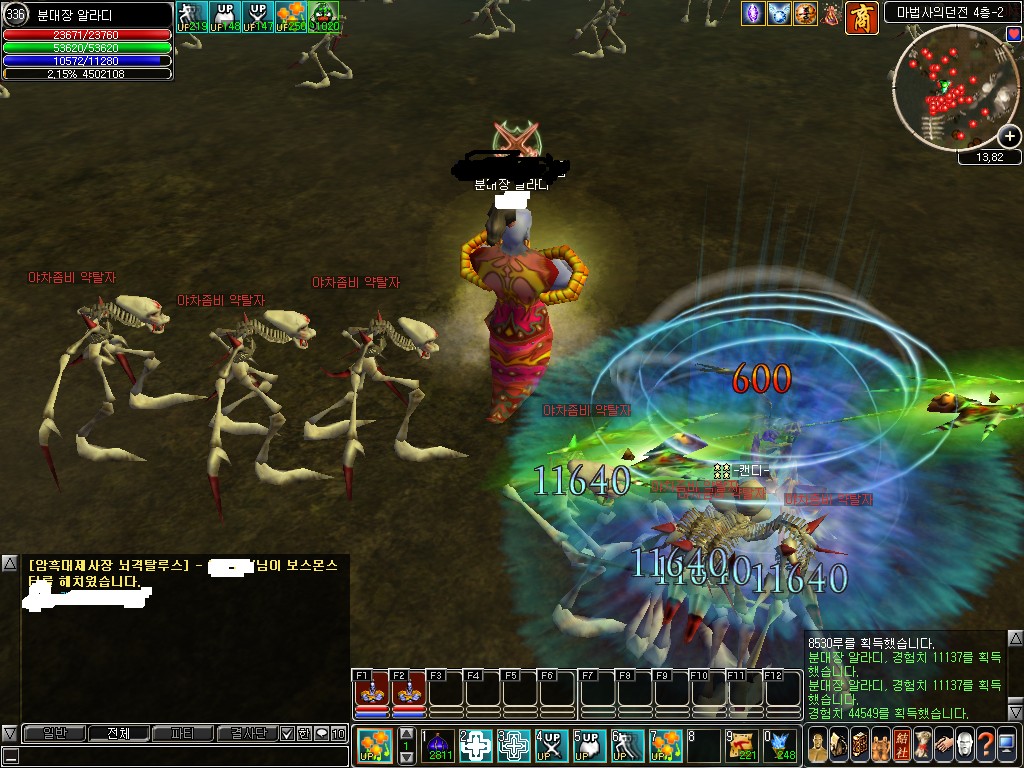
Task: Click the red merchant 商 icon
Action: [x=861, y=17]
